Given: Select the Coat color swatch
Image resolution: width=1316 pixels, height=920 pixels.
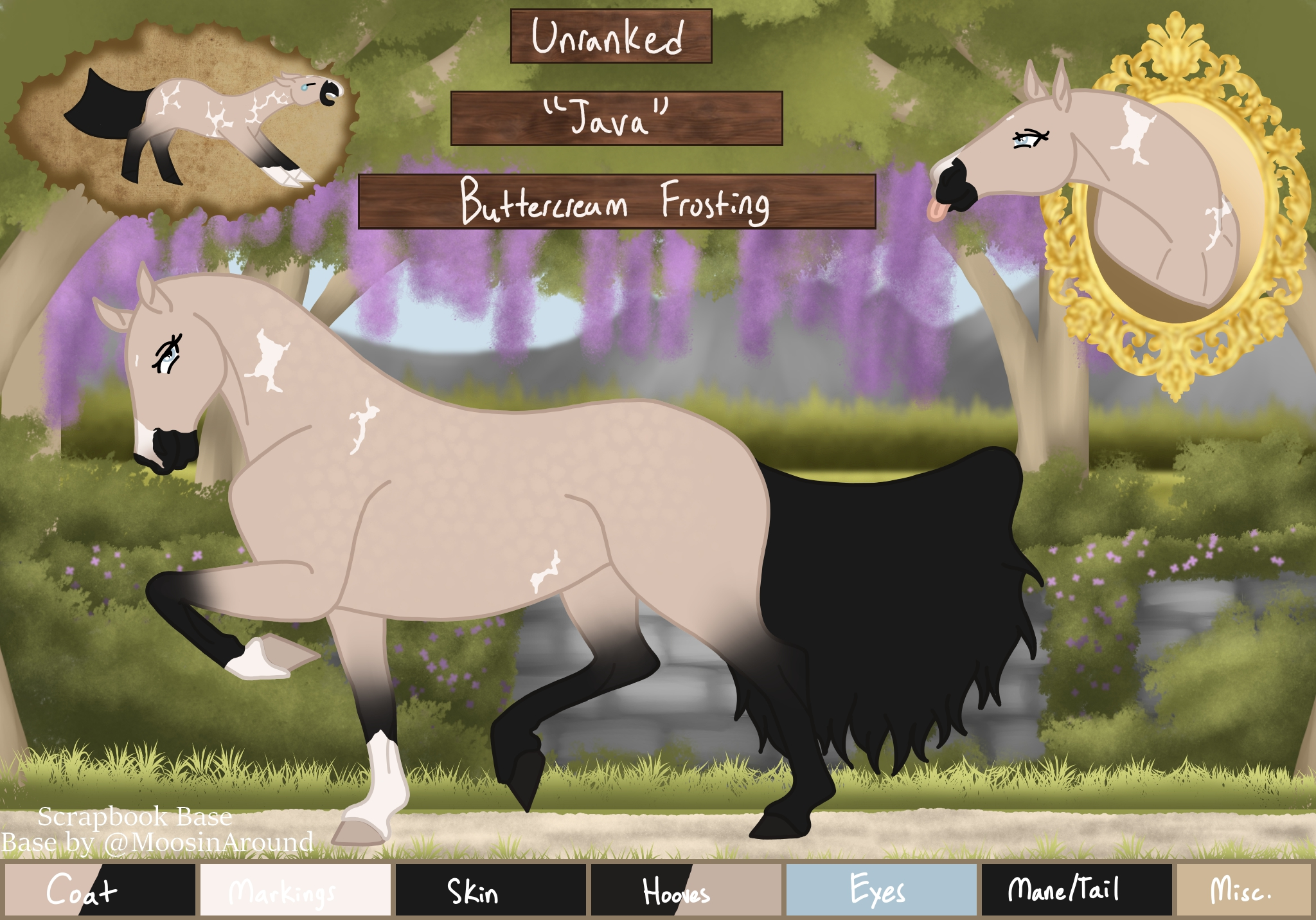Looking at the screenshot, I should coord(100,890).
